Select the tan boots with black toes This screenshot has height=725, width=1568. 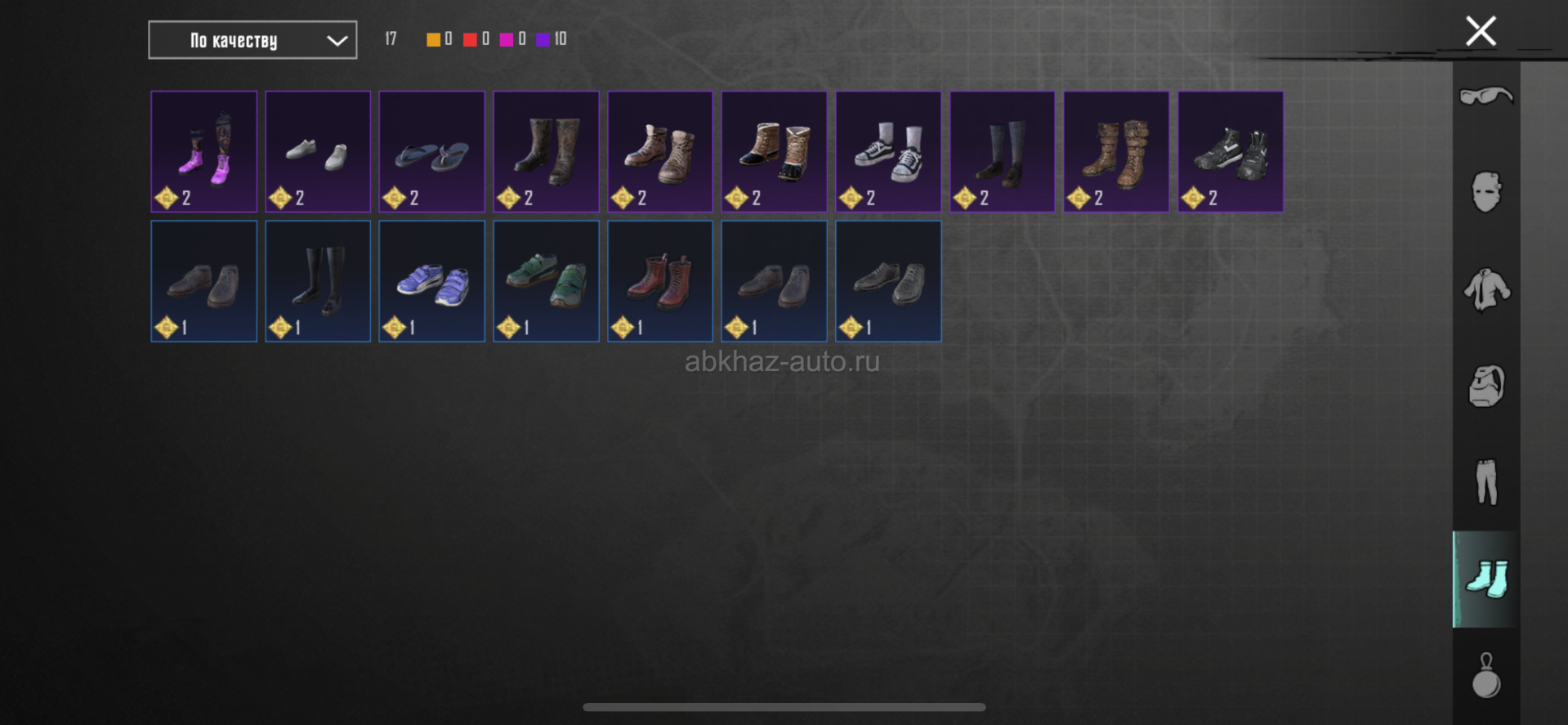point(774,151)
